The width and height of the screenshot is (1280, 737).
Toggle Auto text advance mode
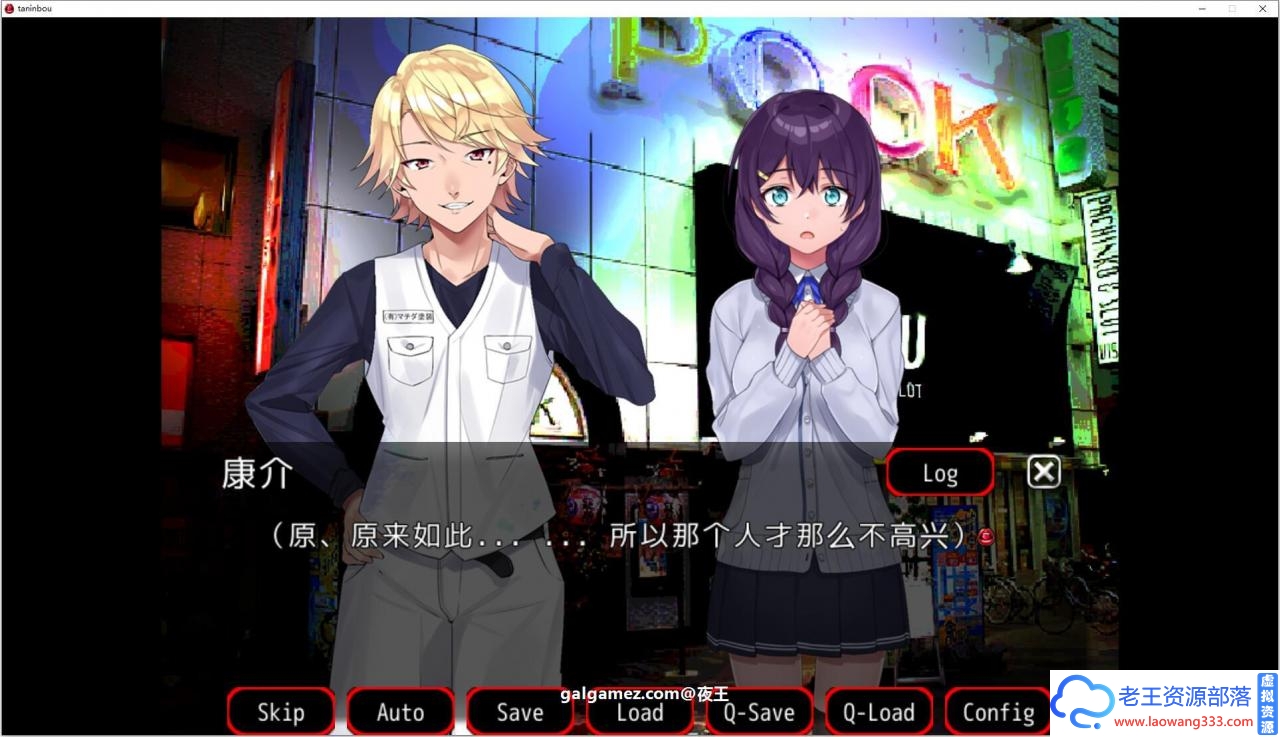coord(400,712)
